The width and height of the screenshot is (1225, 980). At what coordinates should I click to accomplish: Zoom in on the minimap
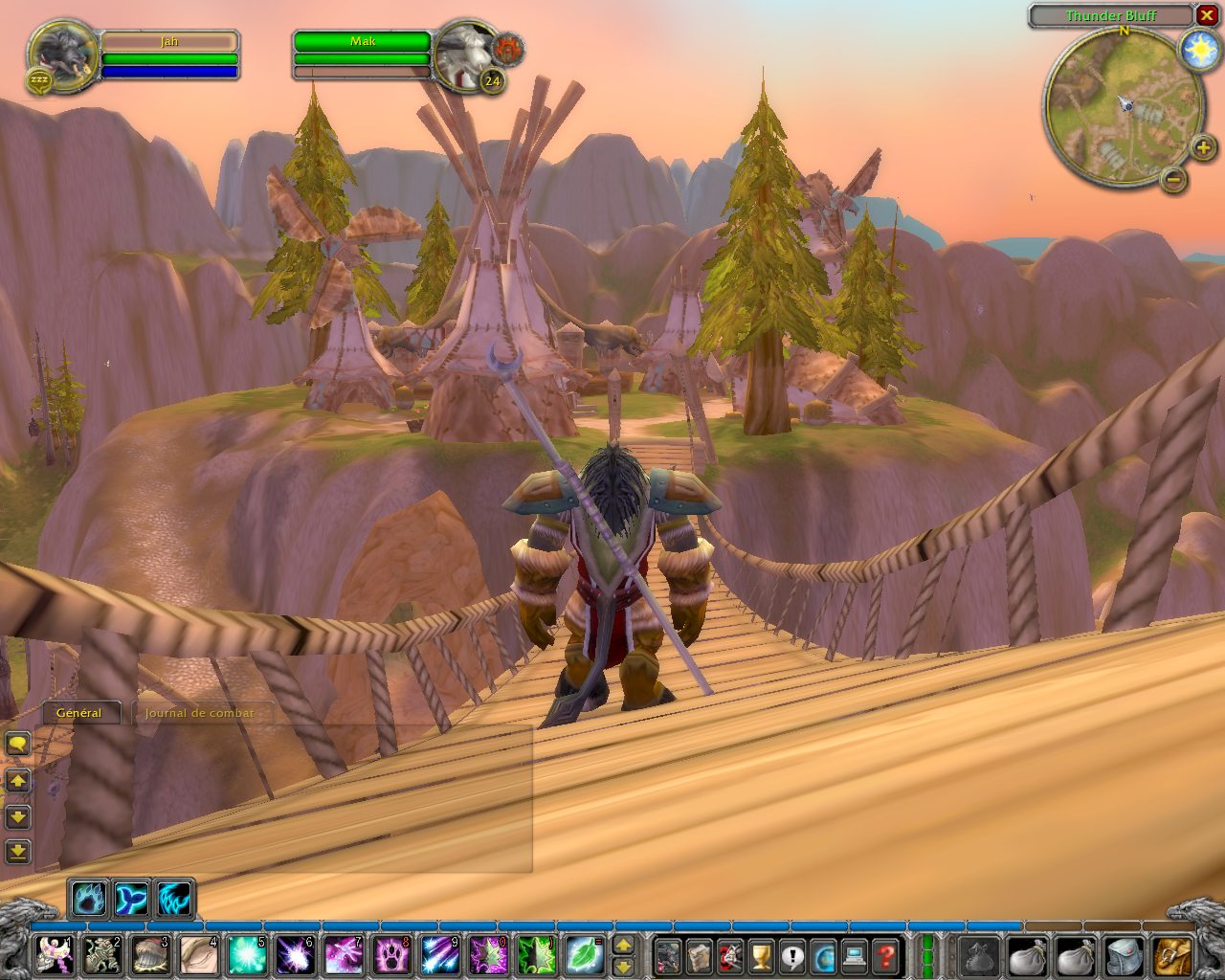[x=1203, y=146]
